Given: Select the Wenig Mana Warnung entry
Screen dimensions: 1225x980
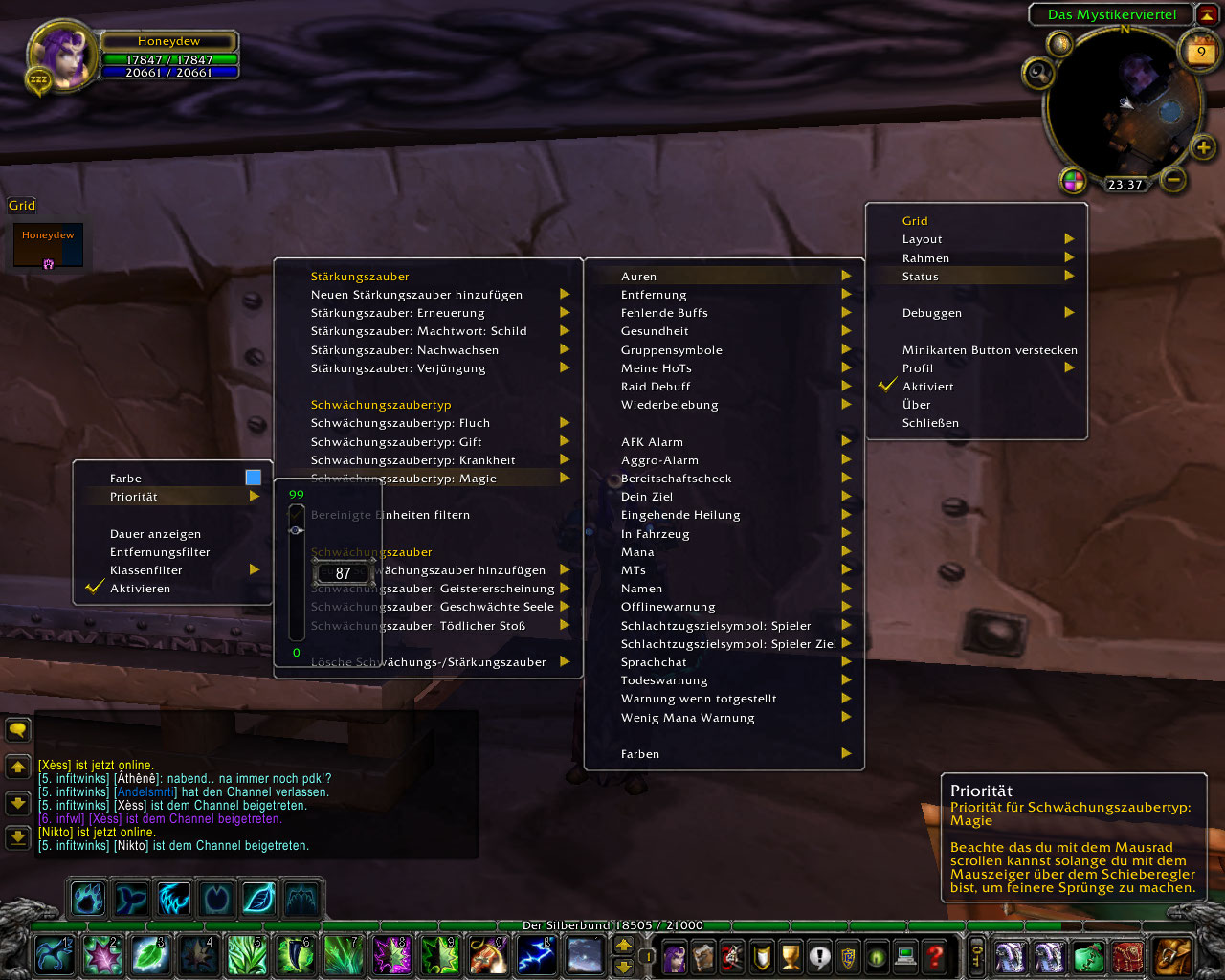Looking at the screenshot, I should point(687,718).
